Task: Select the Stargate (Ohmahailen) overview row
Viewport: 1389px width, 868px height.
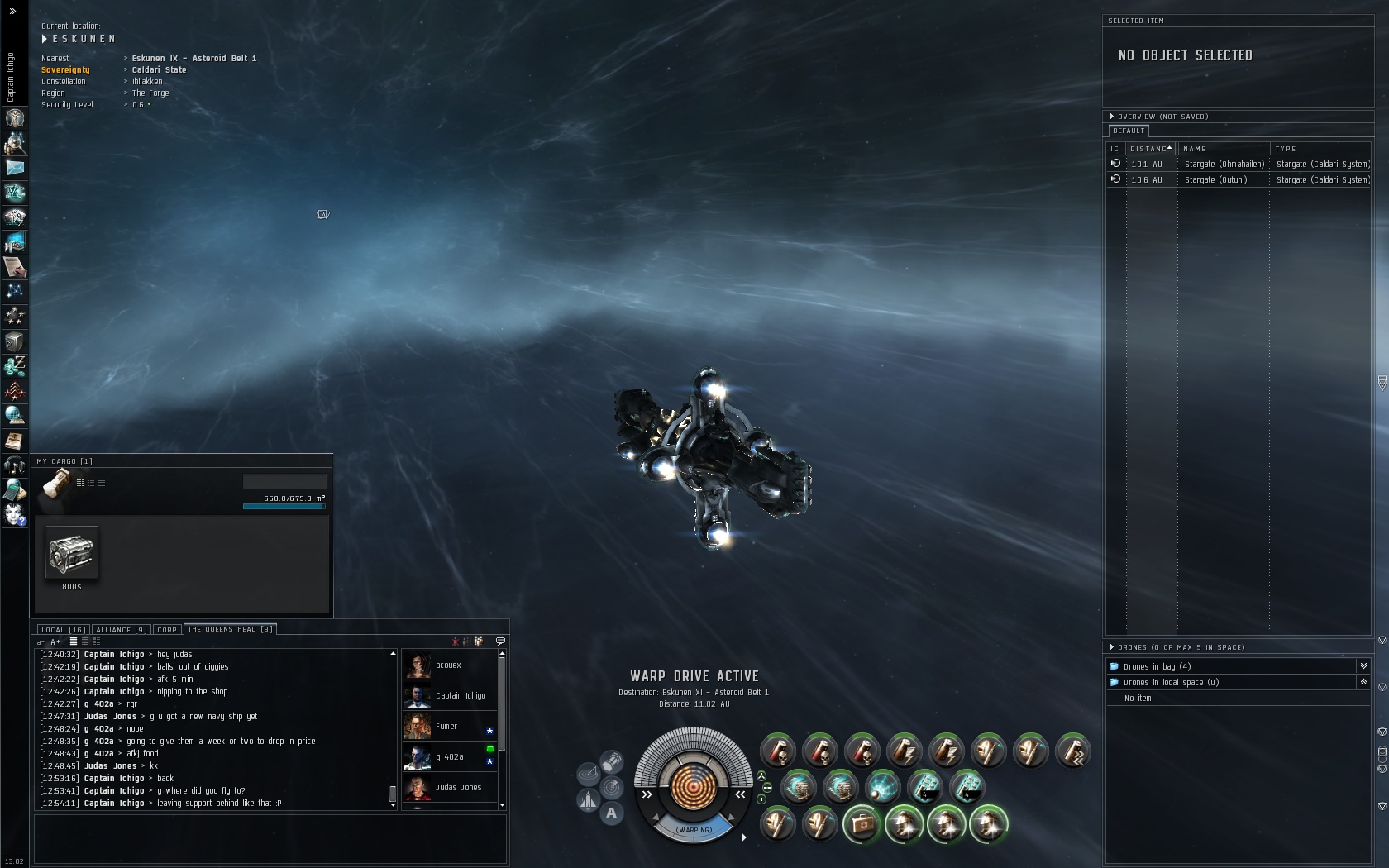Action: coord(1224,165)
